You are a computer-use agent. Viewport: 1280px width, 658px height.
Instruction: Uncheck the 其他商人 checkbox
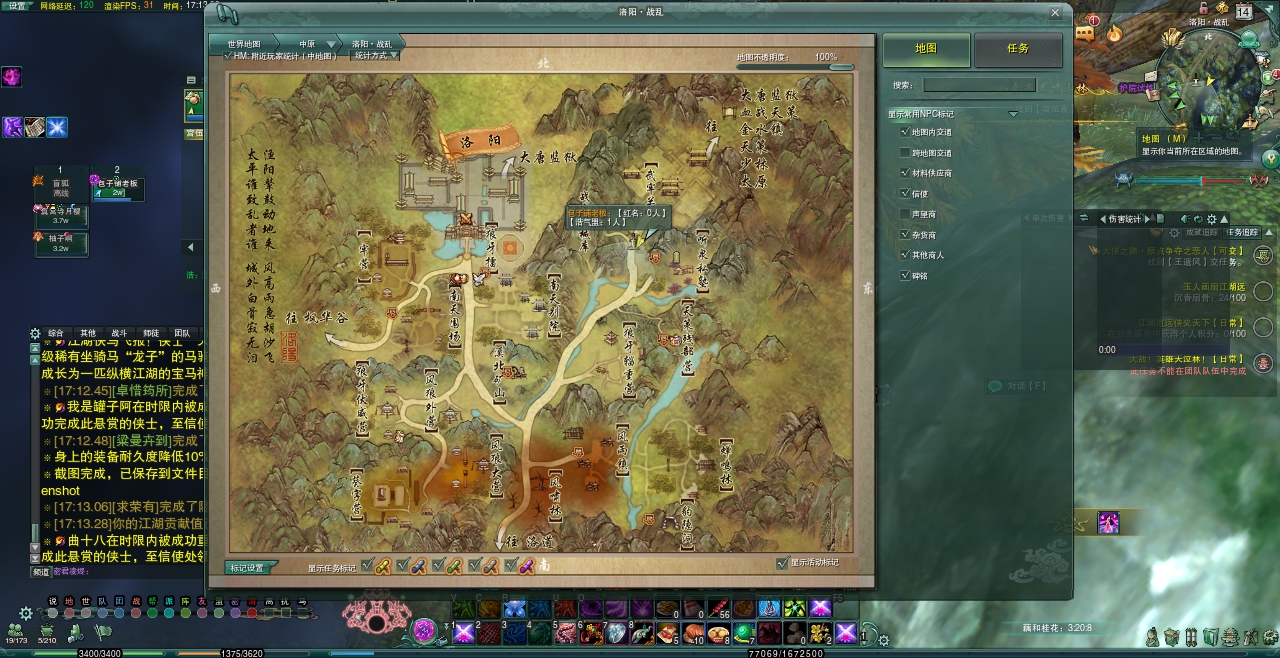(x=905, y=255)
